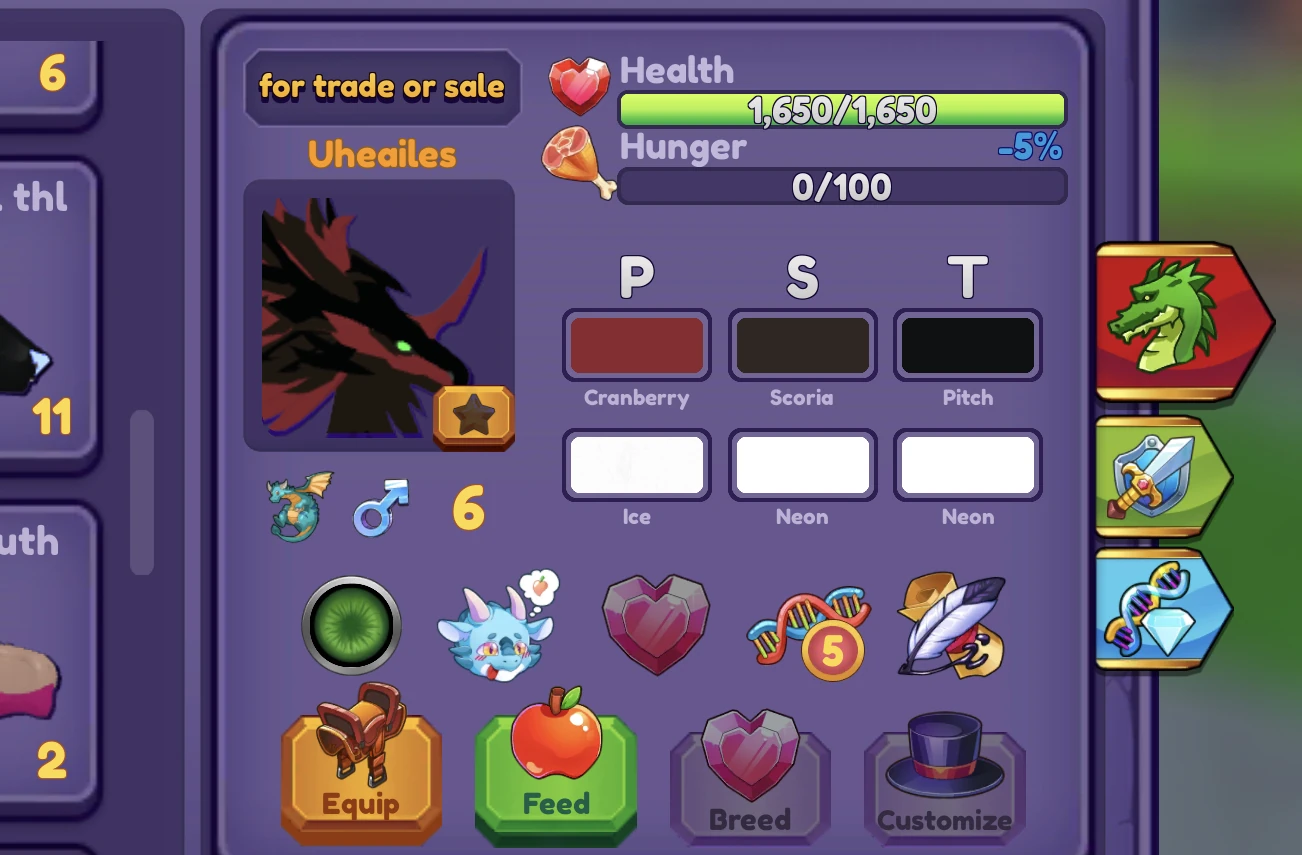The width and height of the screenshot is (1302, 855).
Task: Toggle the 'for trade or sale' status
Action: click(x=383, y=87)
